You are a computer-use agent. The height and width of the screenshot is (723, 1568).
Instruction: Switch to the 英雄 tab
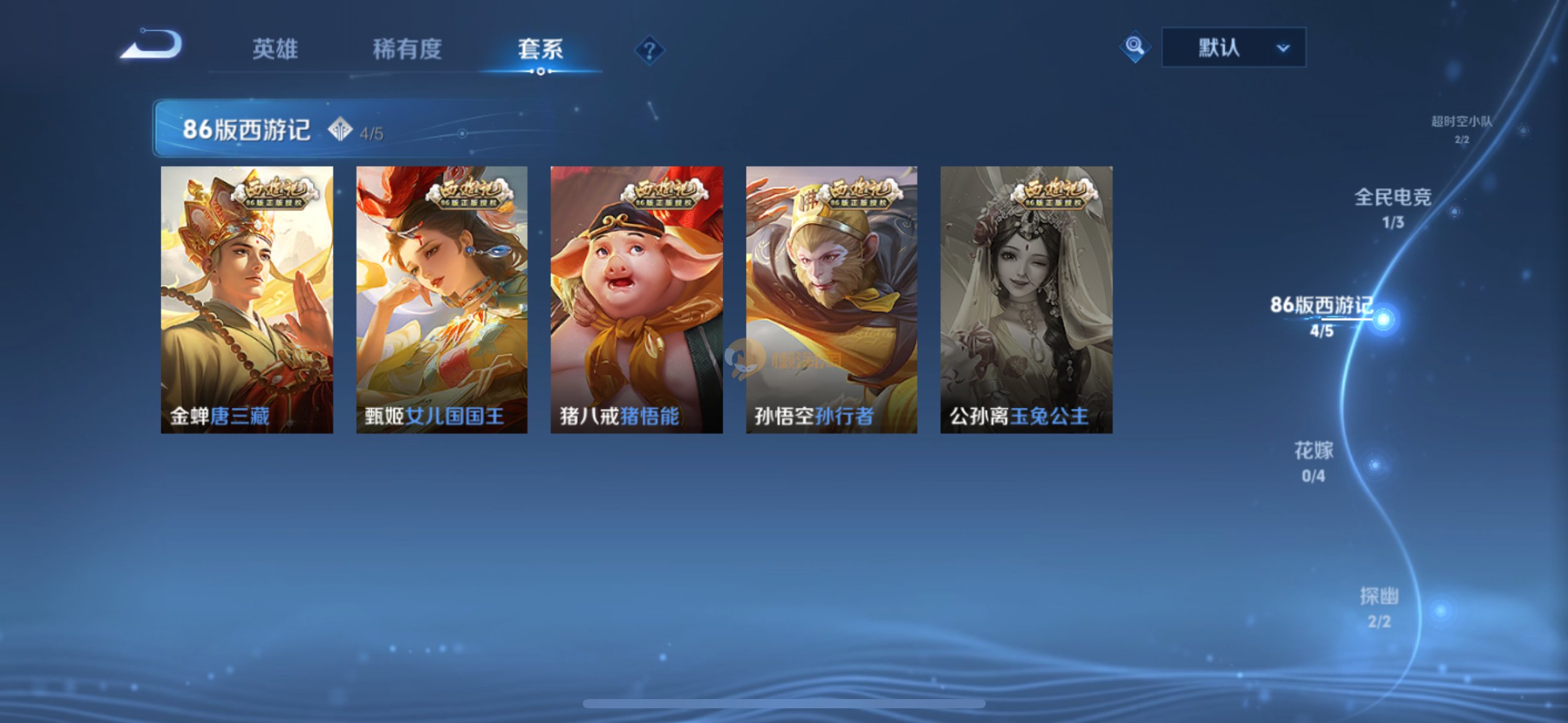click(275, 49)
